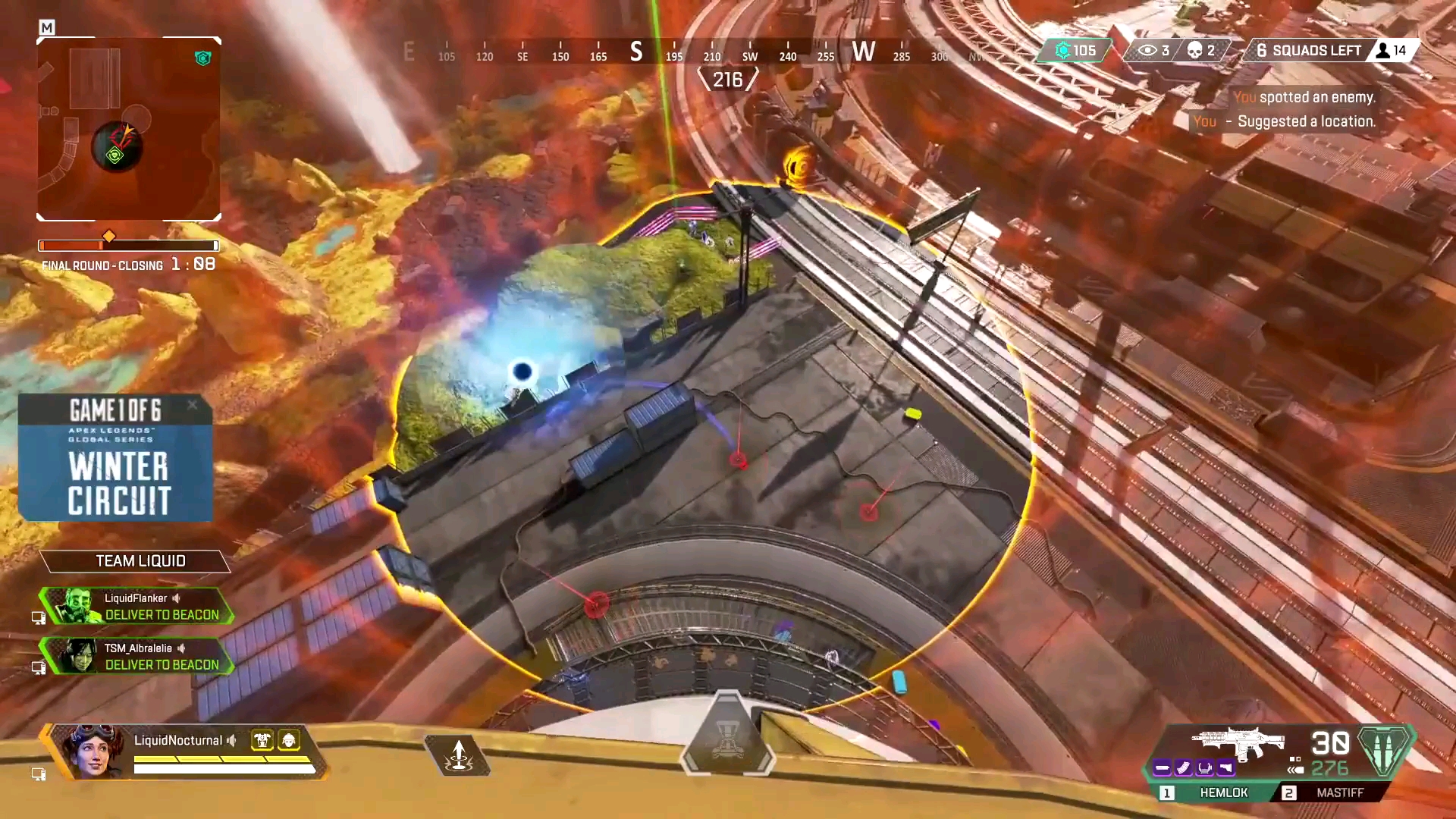
Task: Click LiquidNocturnal's legend portrait
Action: coord(91,751)
